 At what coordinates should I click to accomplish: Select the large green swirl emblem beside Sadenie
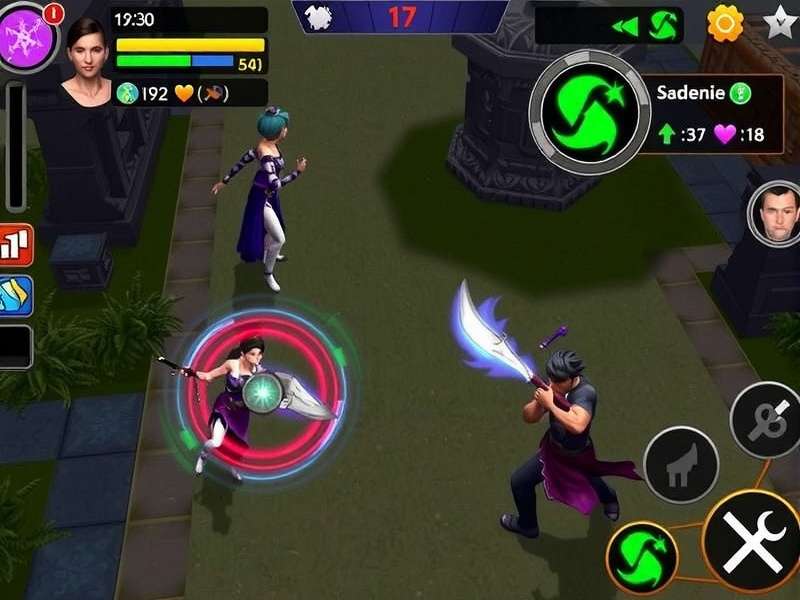coord(589,113)
